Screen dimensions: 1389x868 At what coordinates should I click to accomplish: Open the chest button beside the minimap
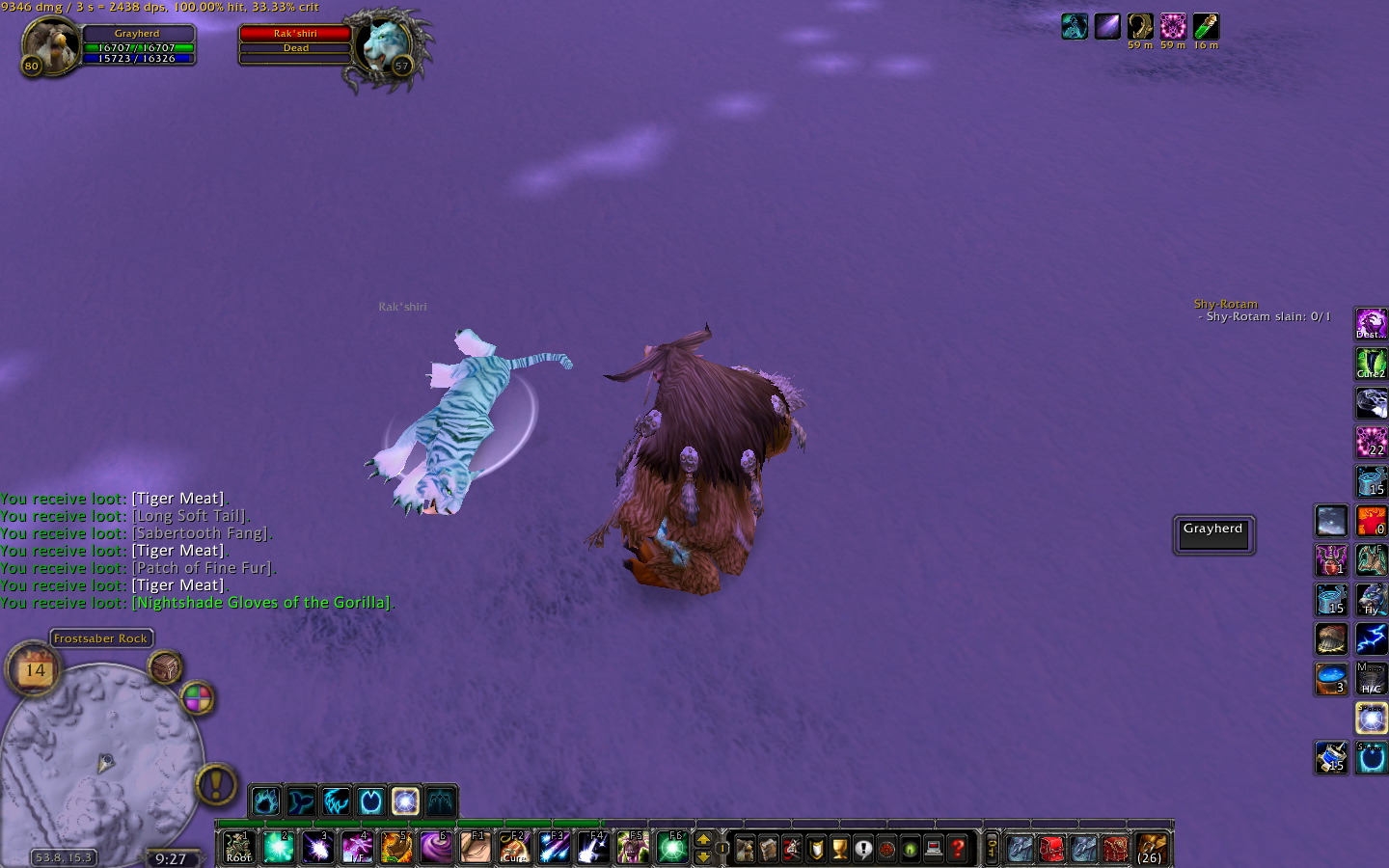click(165, 666)
